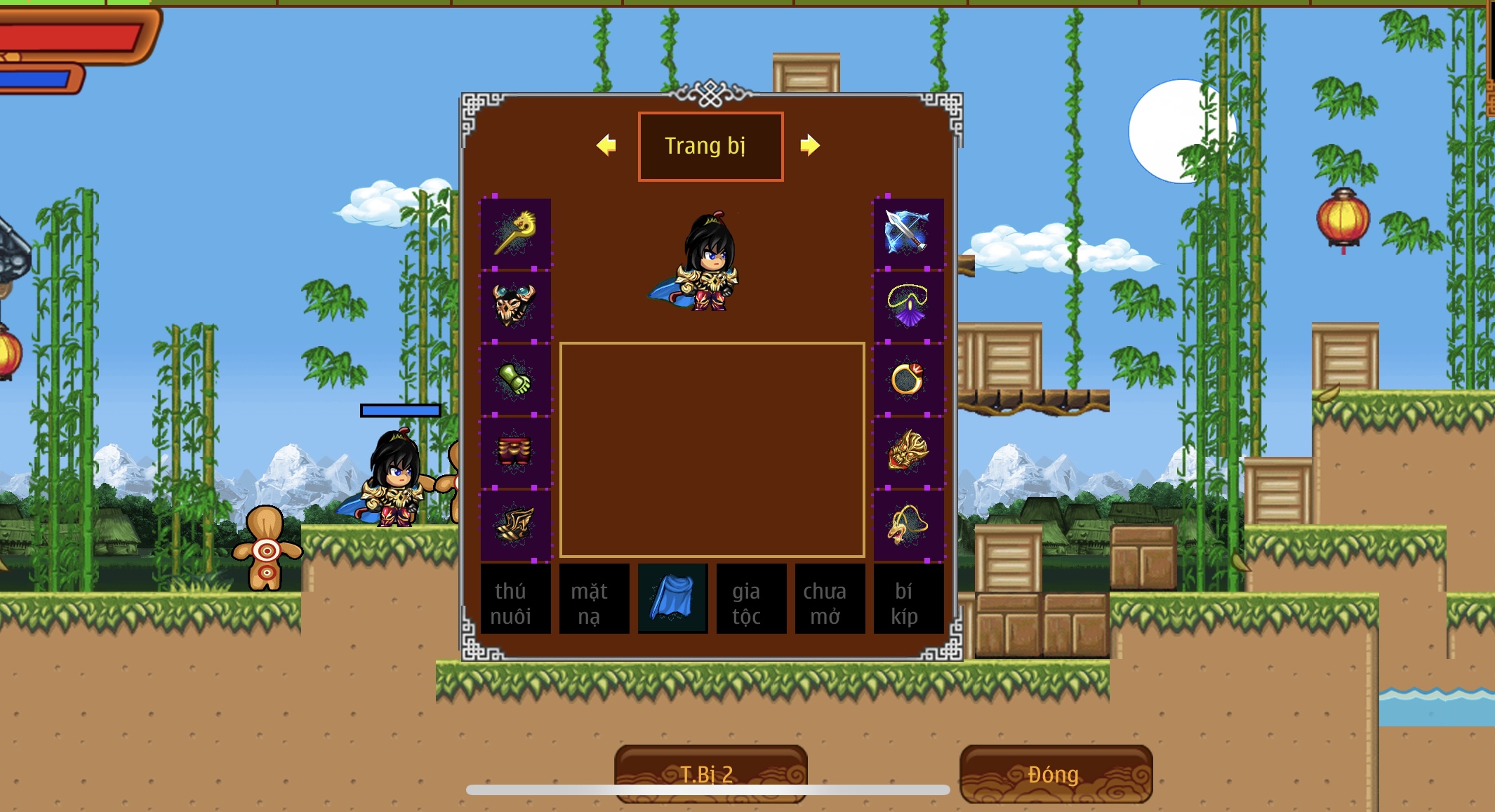Select the green gauntlet slot
Screen dimensions: 1495x812
point(516,379)
